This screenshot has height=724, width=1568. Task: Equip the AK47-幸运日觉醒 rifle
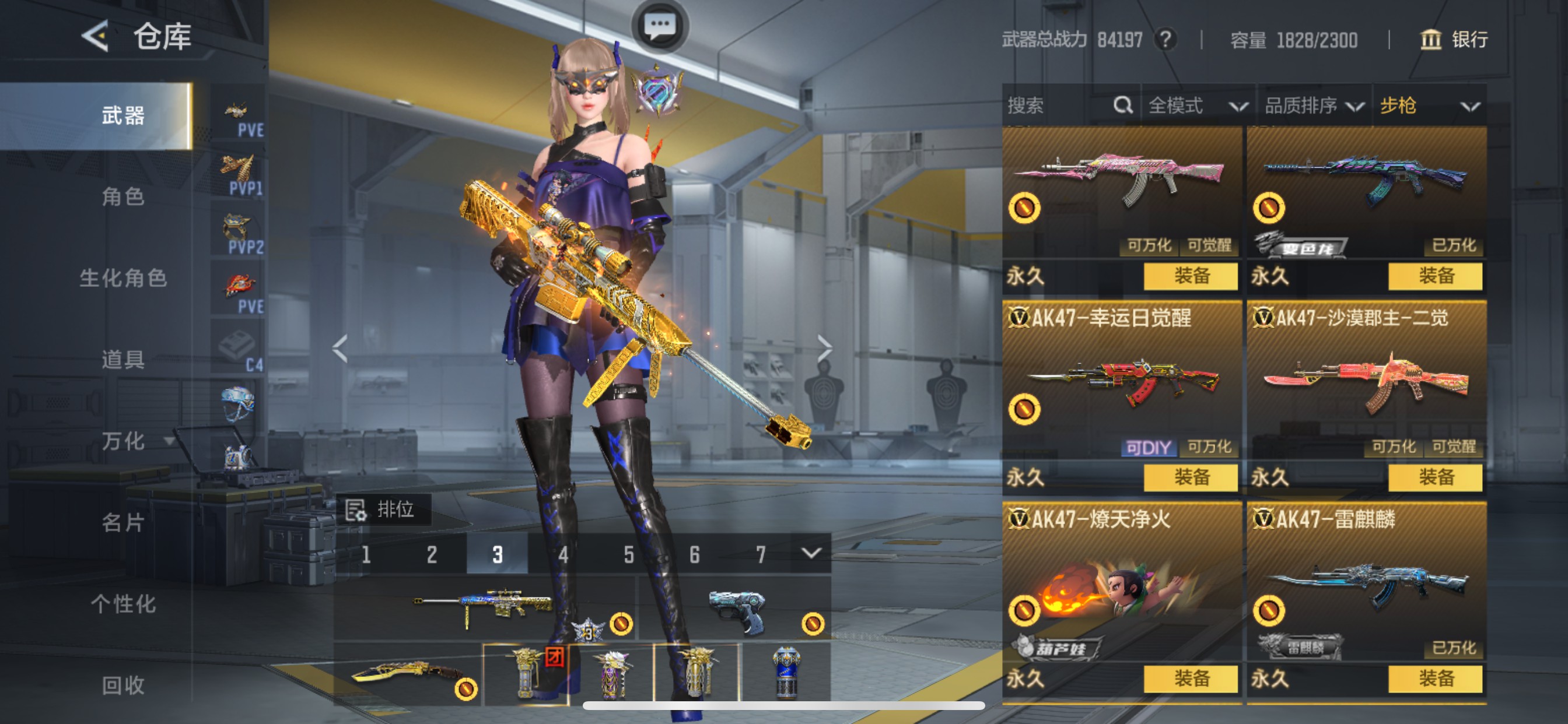1190,477
